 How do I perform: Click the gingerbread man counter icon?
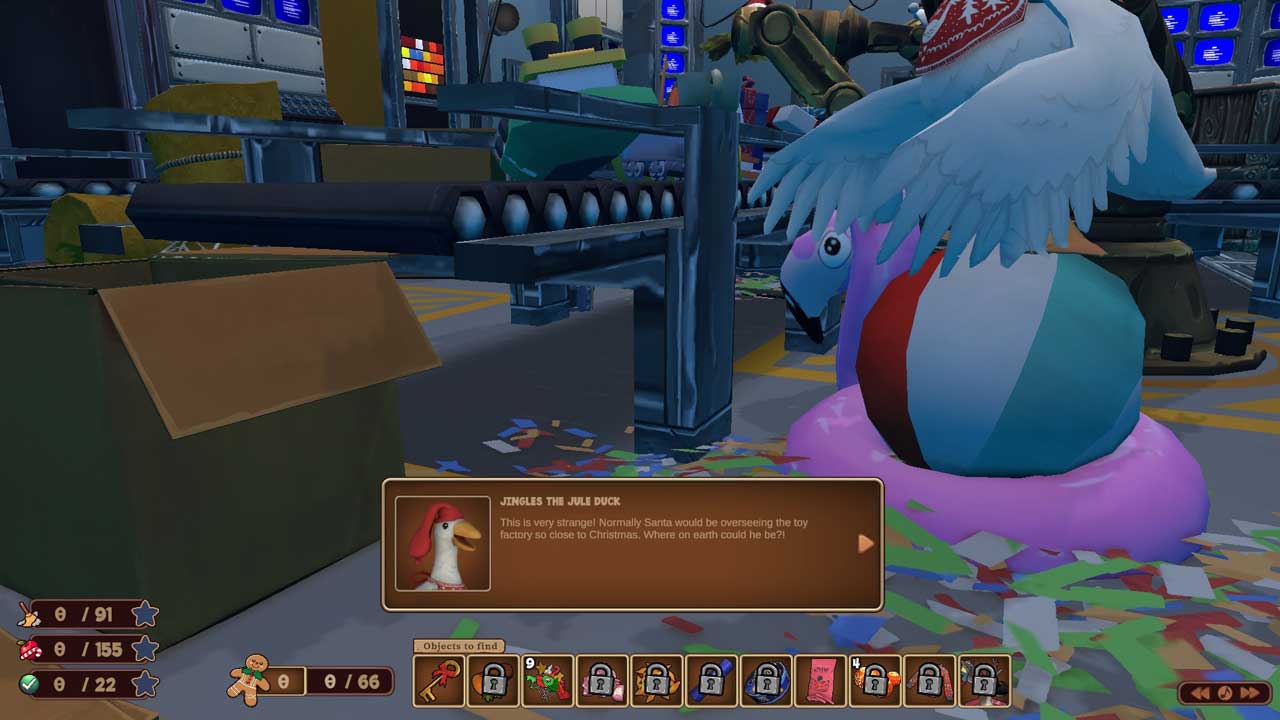coord(250,680)
